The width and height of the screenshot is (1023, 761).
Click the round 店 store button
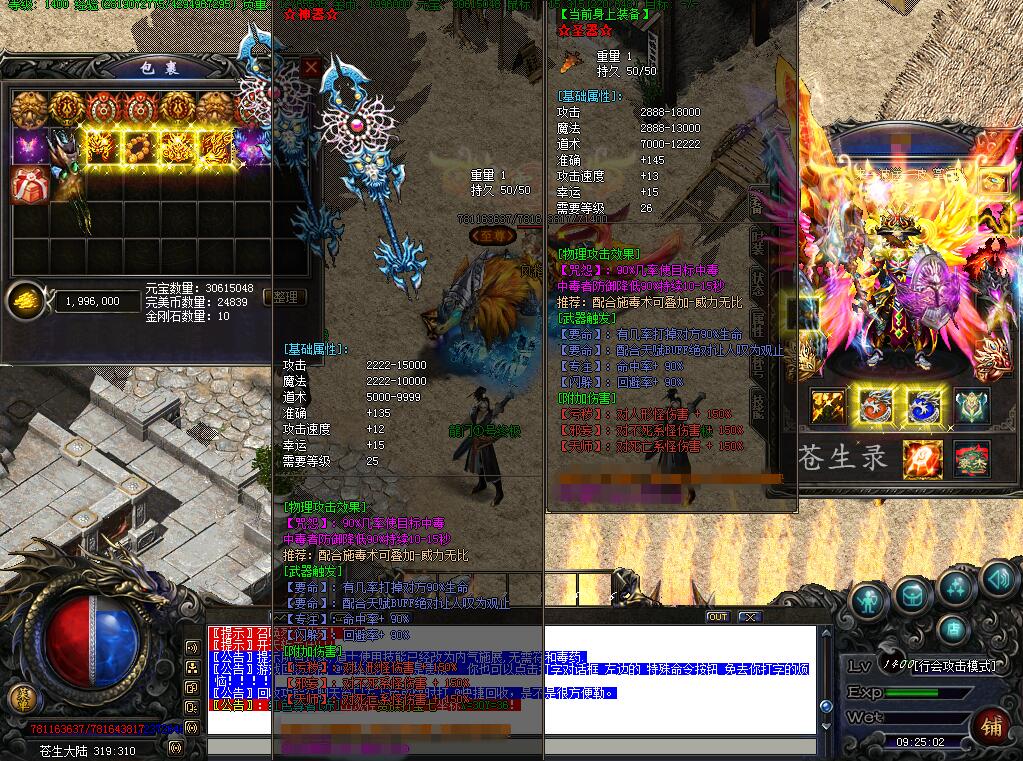[x=954, y=630]
